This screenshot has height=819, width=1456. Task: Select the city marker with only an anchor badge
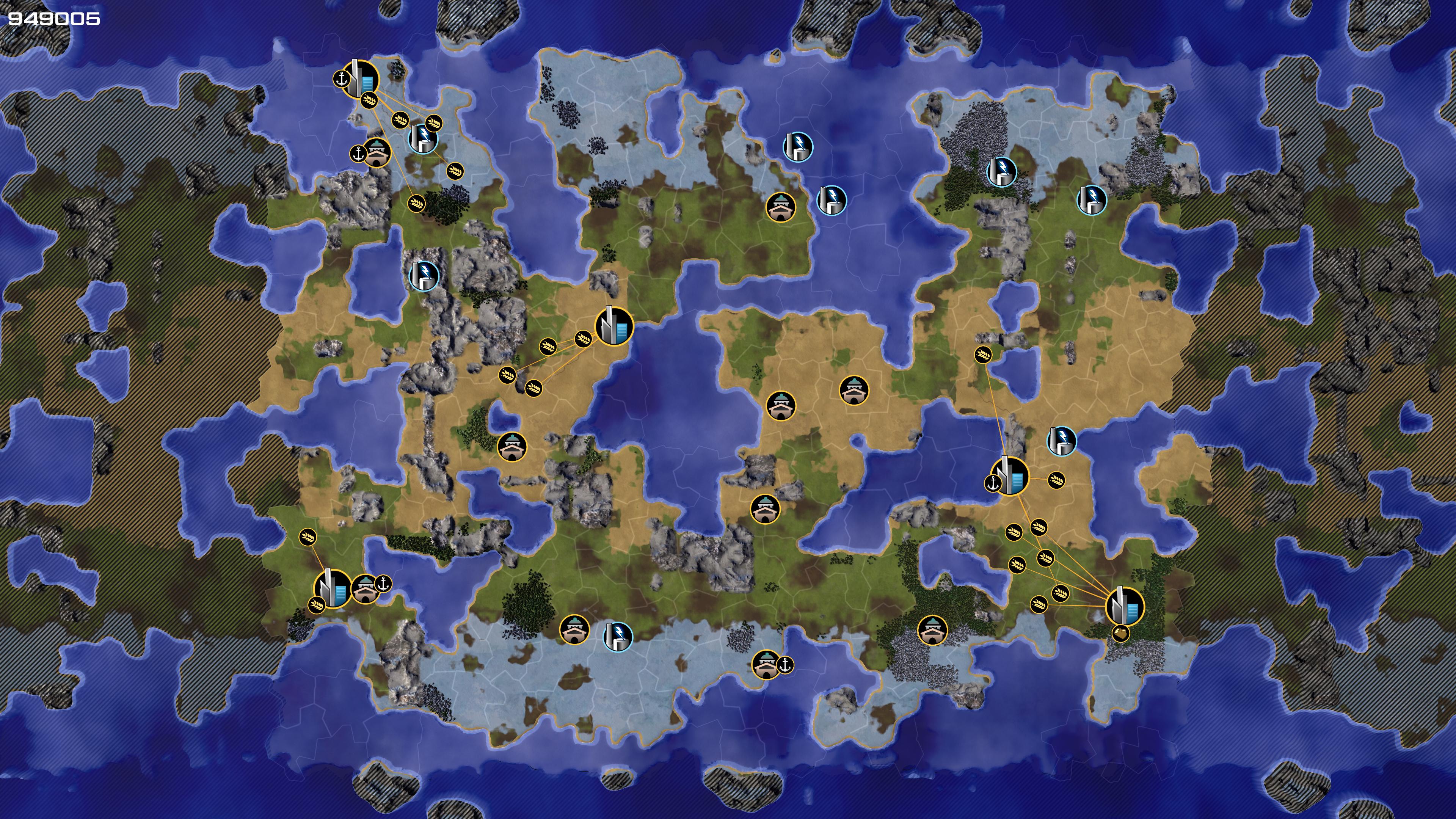click(x=1010, y=476)
